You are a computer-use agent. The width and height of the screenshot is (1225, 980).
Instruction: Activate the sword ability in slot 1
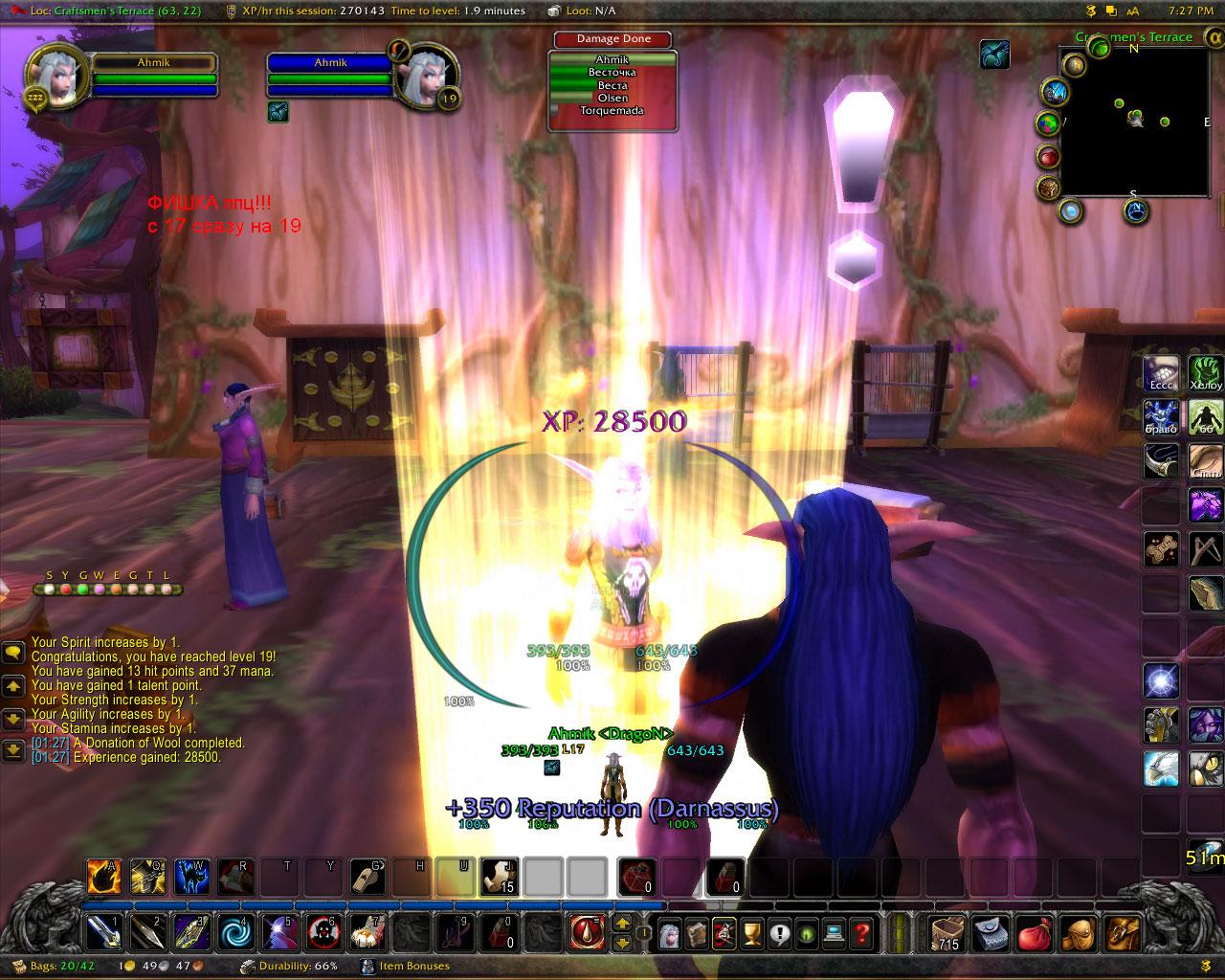click(x=102, y=930)
